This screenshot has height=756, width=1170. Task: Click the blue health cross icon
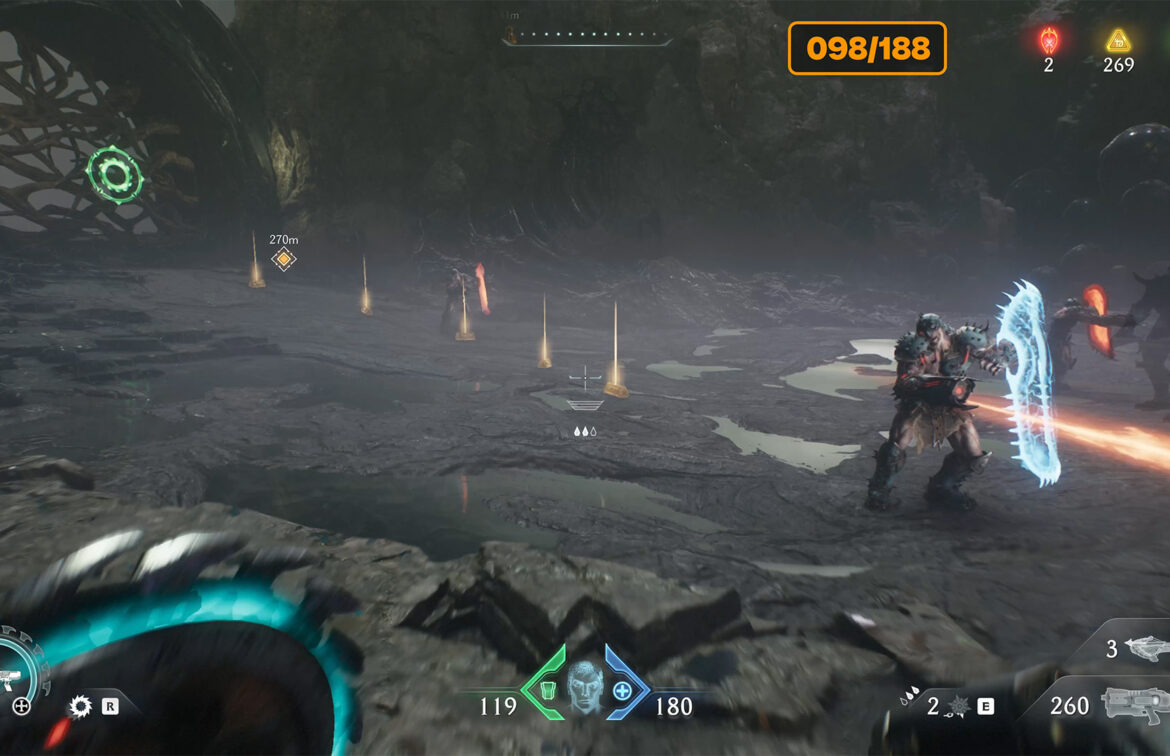pyautogui.click(x=623, y=690)
